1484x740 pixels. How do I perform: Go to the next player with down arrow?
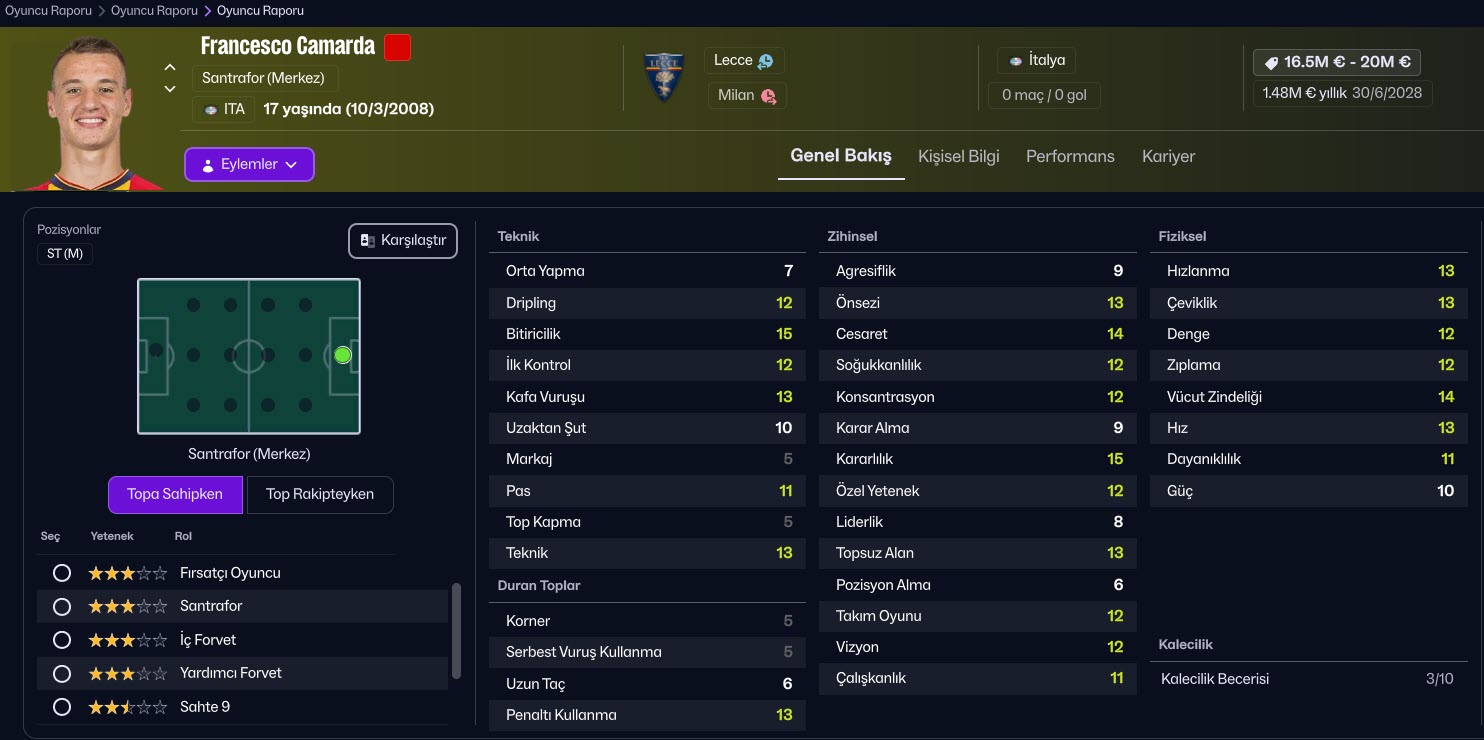170,89
